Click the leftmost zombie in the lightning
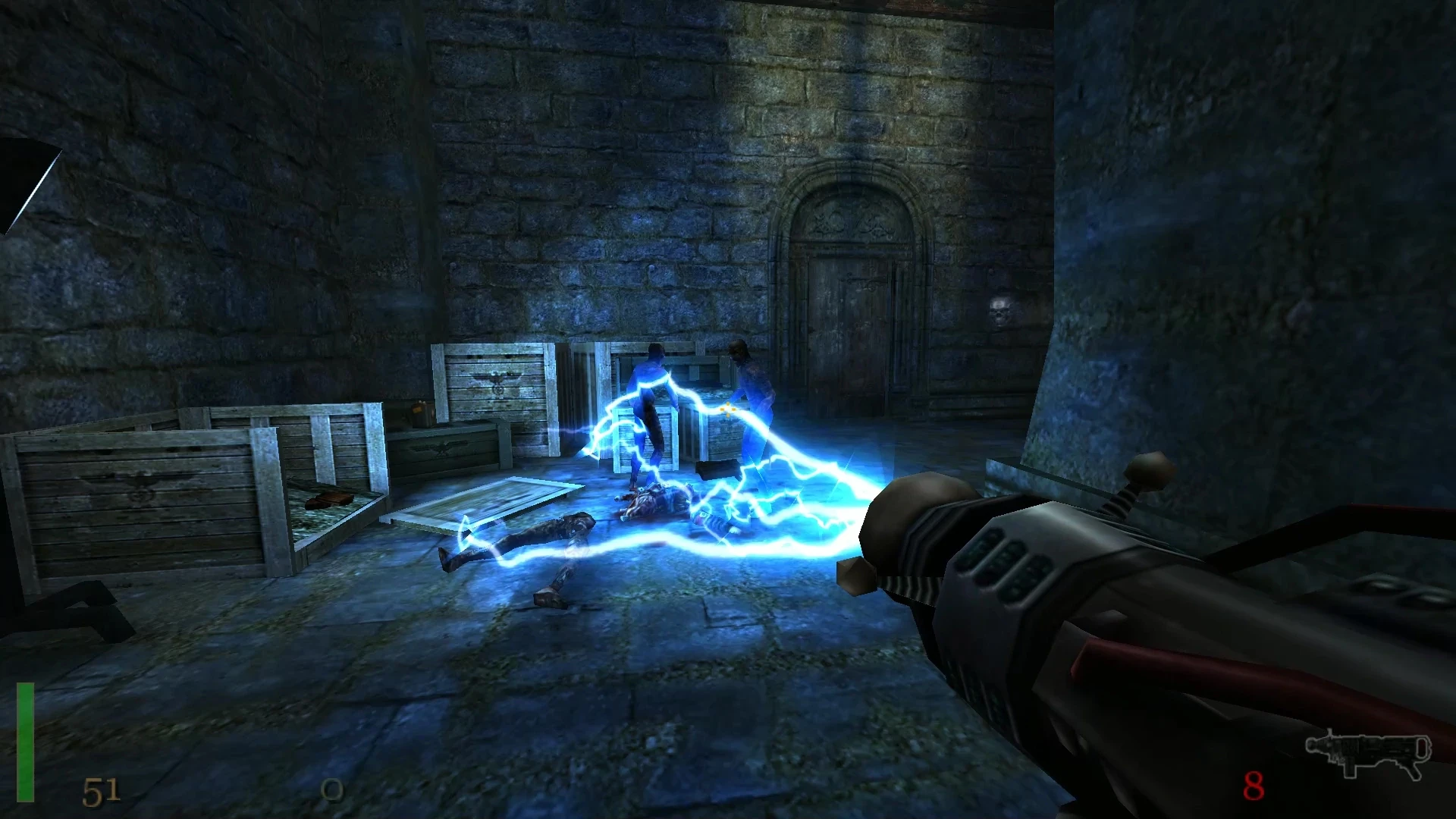This screenshot has width=1456, height=819. point(652,402)
